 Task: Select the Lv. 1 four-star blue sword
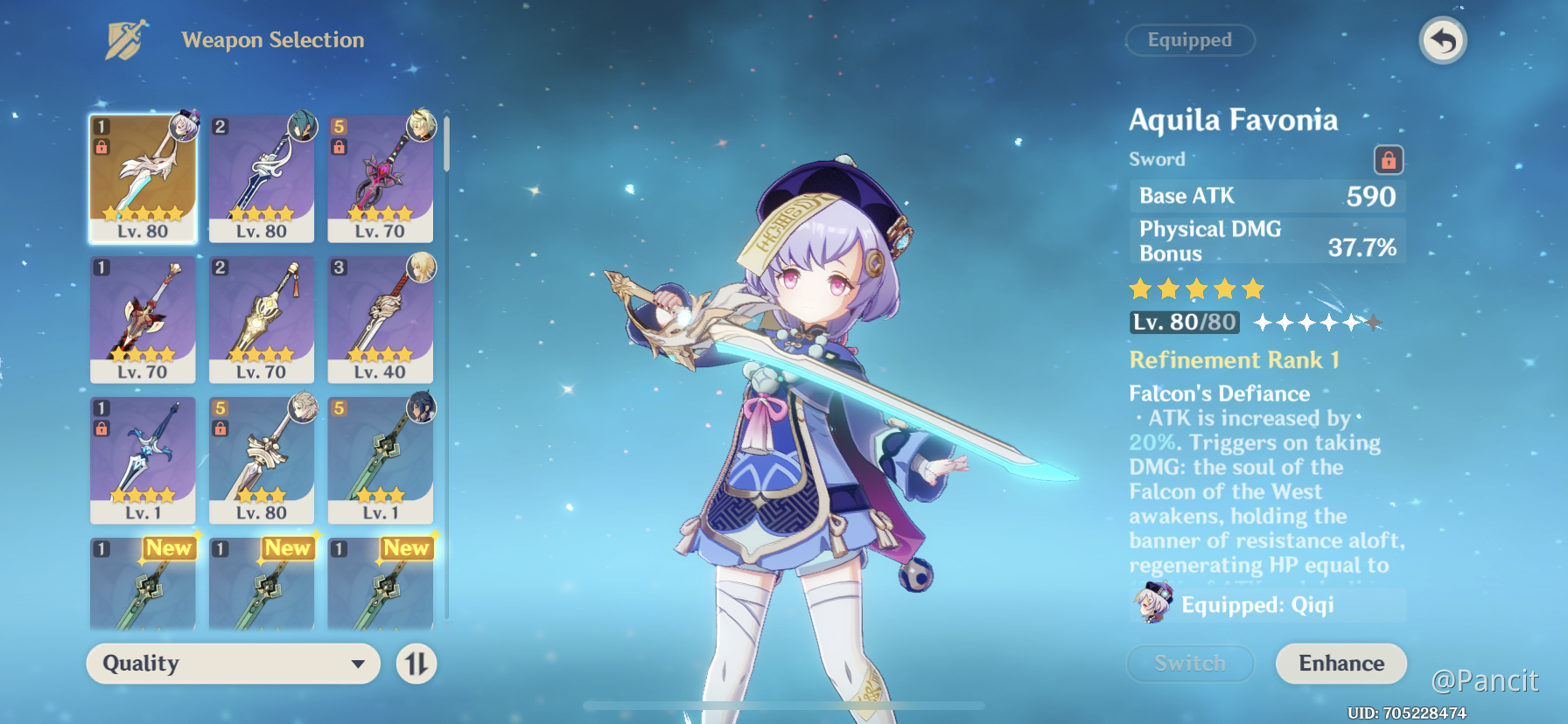[143, 461]
